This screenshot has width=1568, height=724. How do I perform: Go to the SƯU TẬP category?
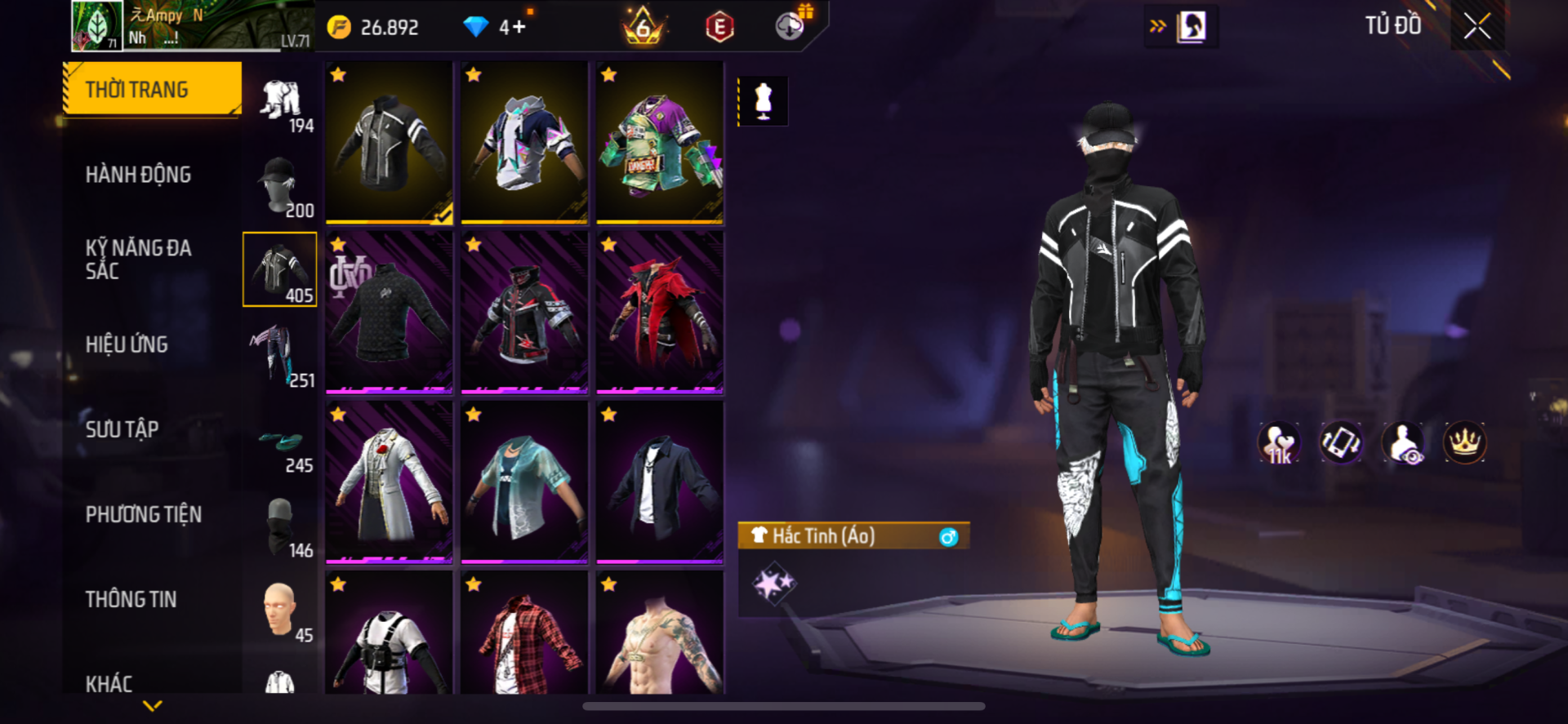[x=122, y=429]
